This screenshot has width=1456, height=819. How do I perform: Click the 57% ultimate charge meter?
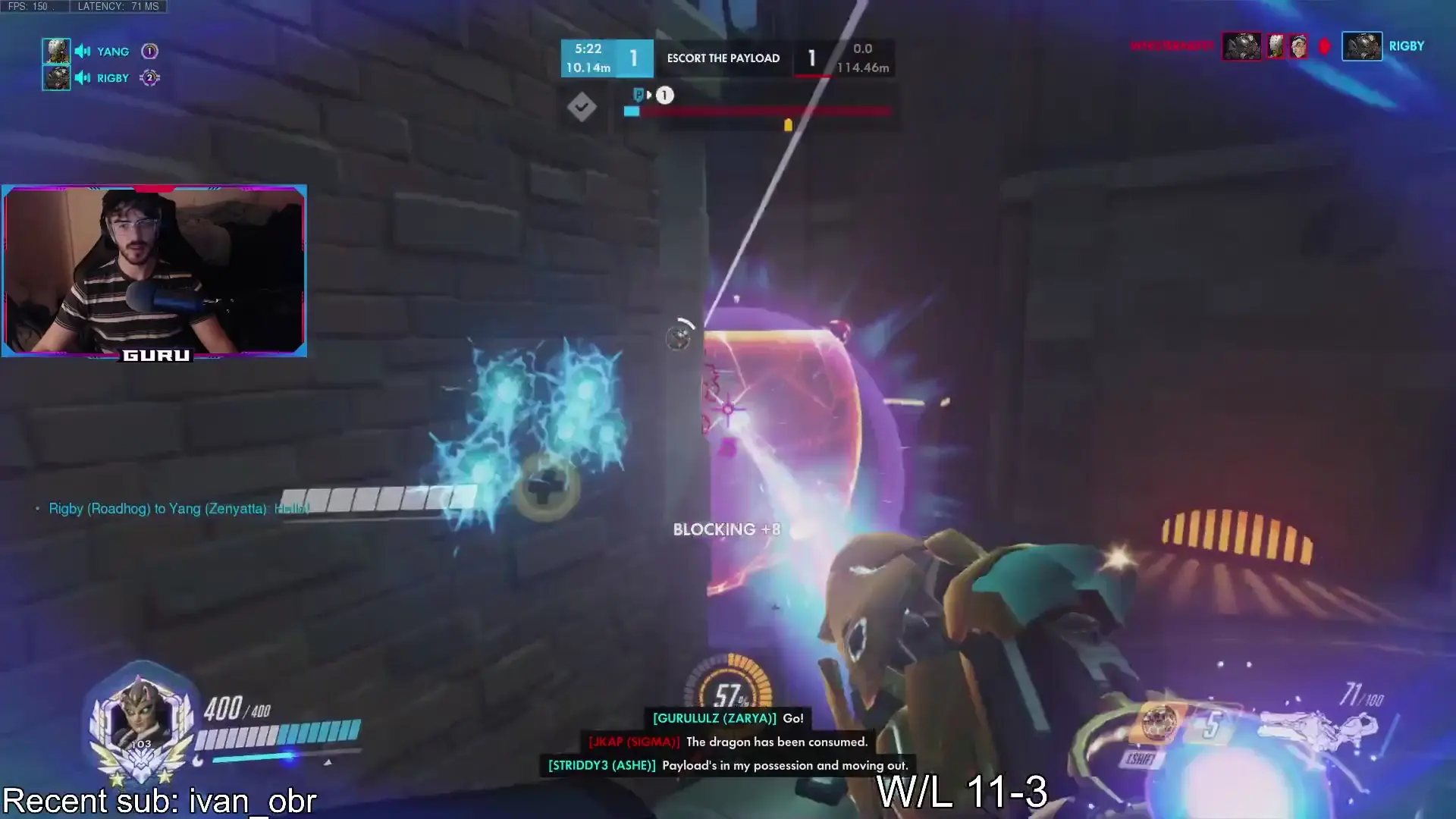tap(730, 693)
